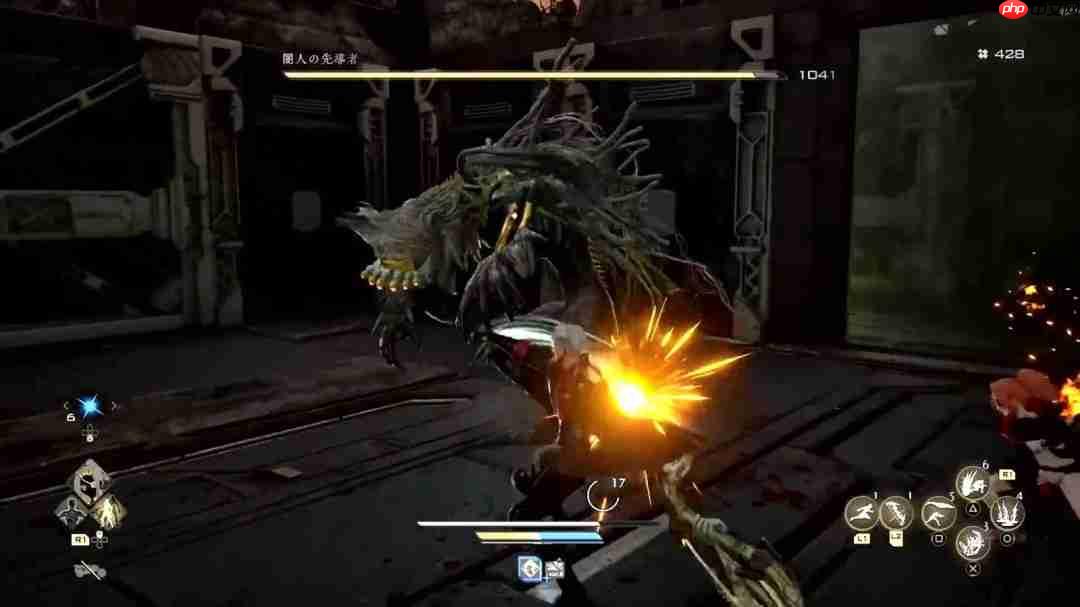Select the glowing blue star item
1080x607 pixels.
(x=90, y=406)
